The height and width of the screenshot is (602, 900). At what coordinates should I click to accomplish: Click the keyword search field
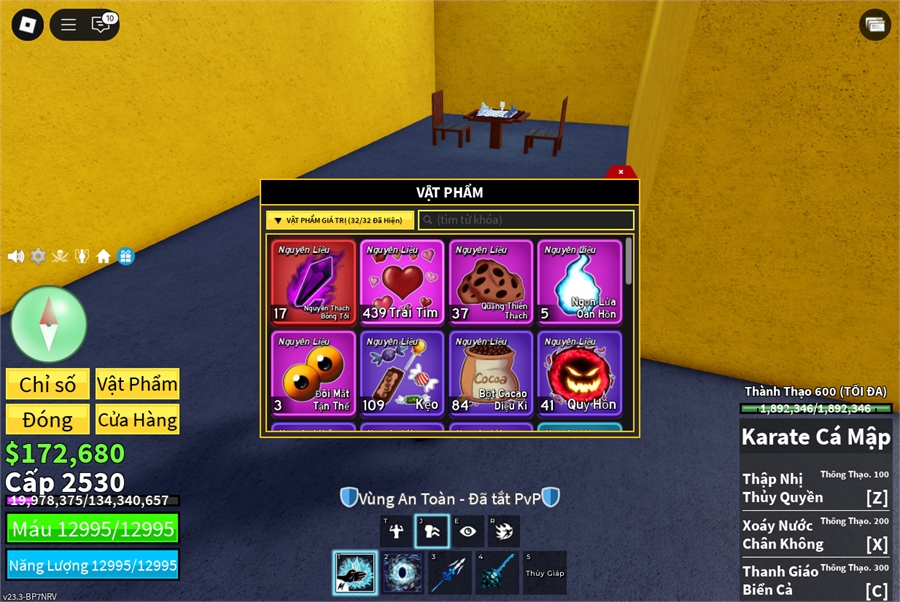[x=526, y=220]
